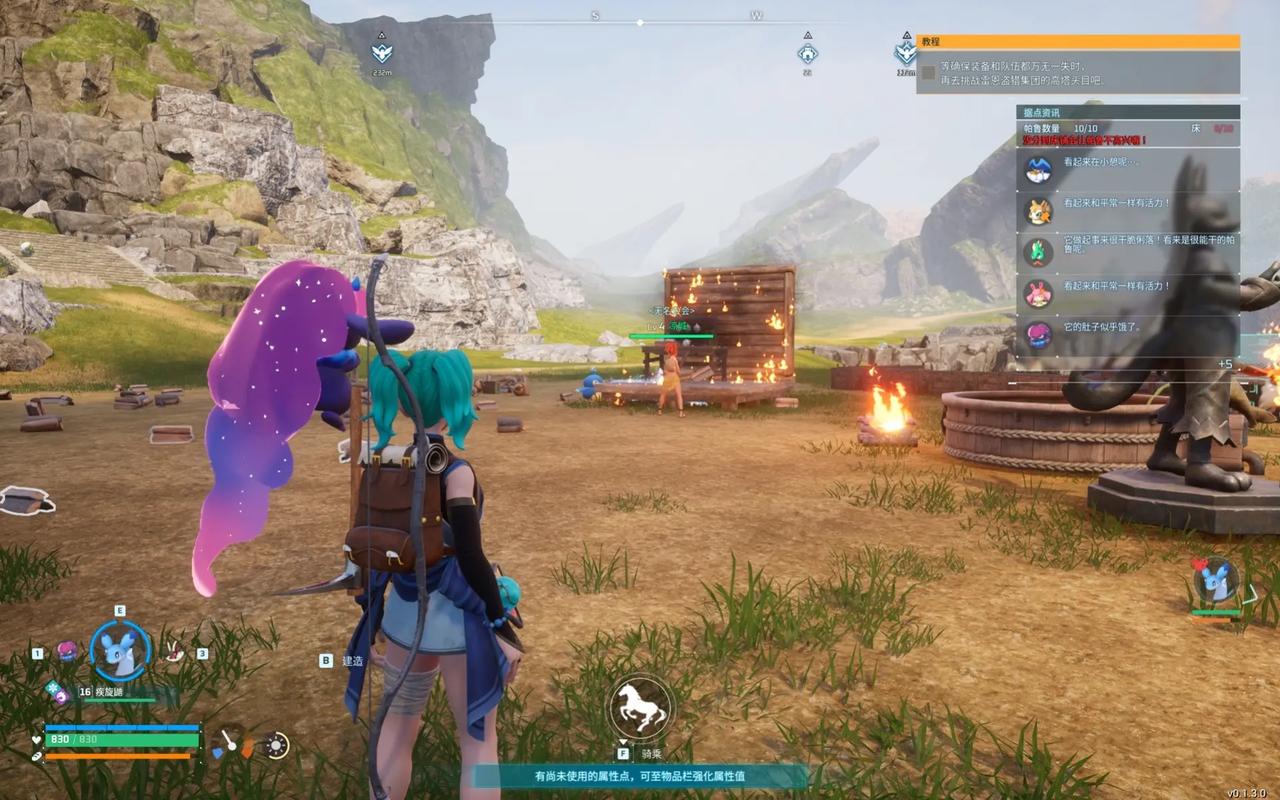Open the base info panel header
The width and height of the screenshot is (1280, 800).
click(x=1128, y=113)
